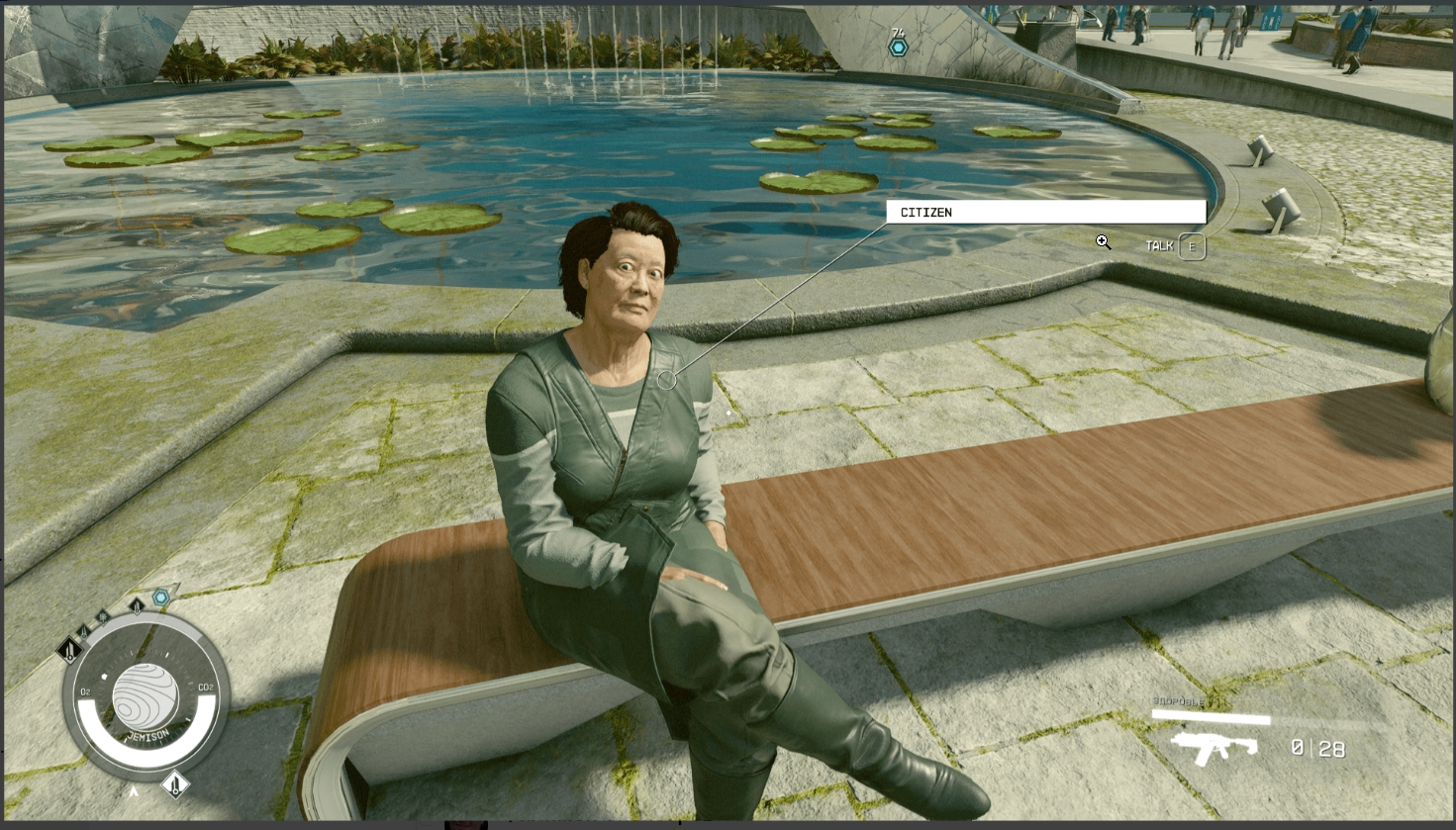Viewport: 1456px width, 830px height.
Task: Click the blue hexagon marker on the compass rim
Action: pyautogui.click(x=160, y=597)
